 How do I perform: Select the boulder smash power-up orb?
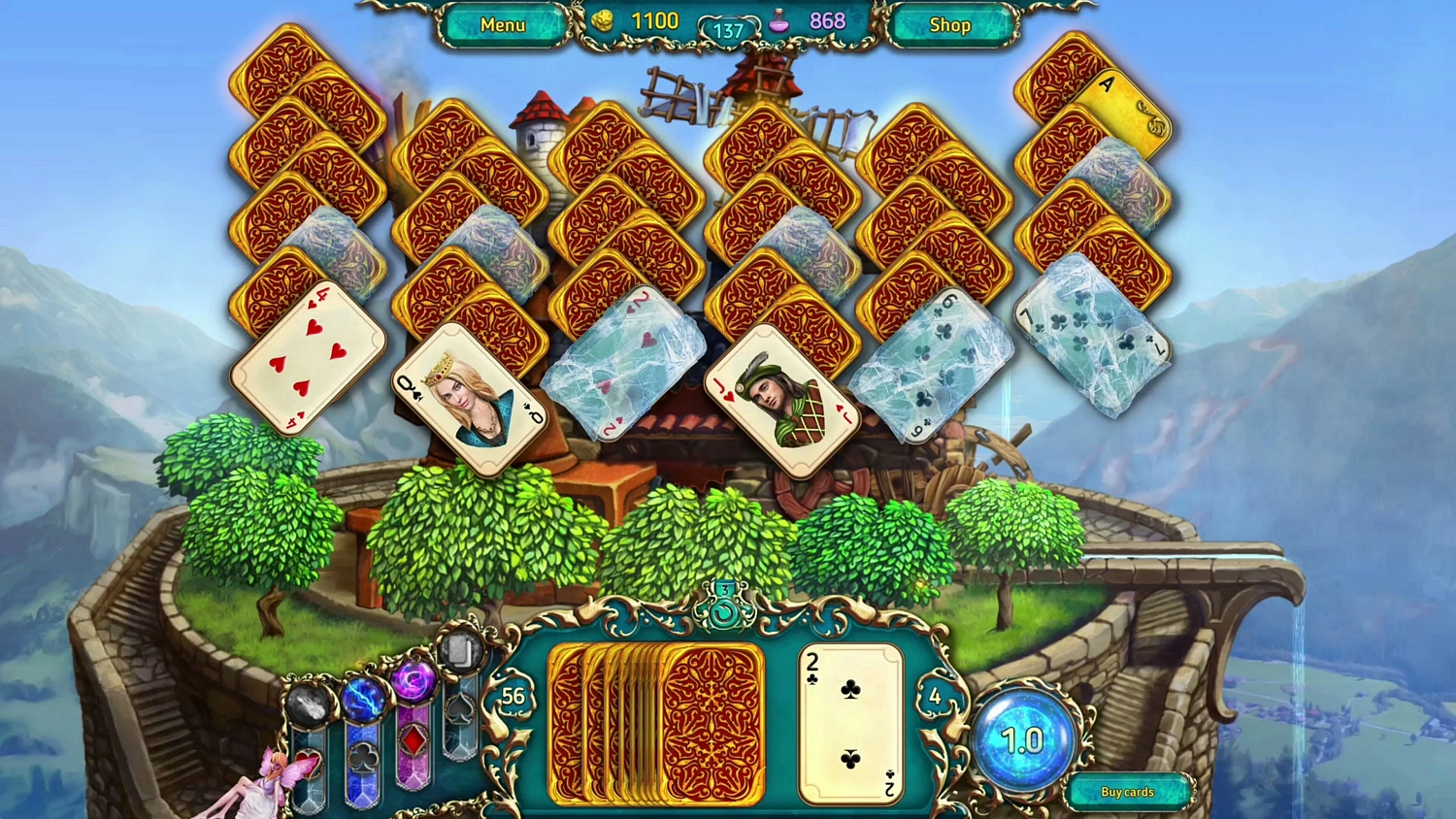click(308, 704)
